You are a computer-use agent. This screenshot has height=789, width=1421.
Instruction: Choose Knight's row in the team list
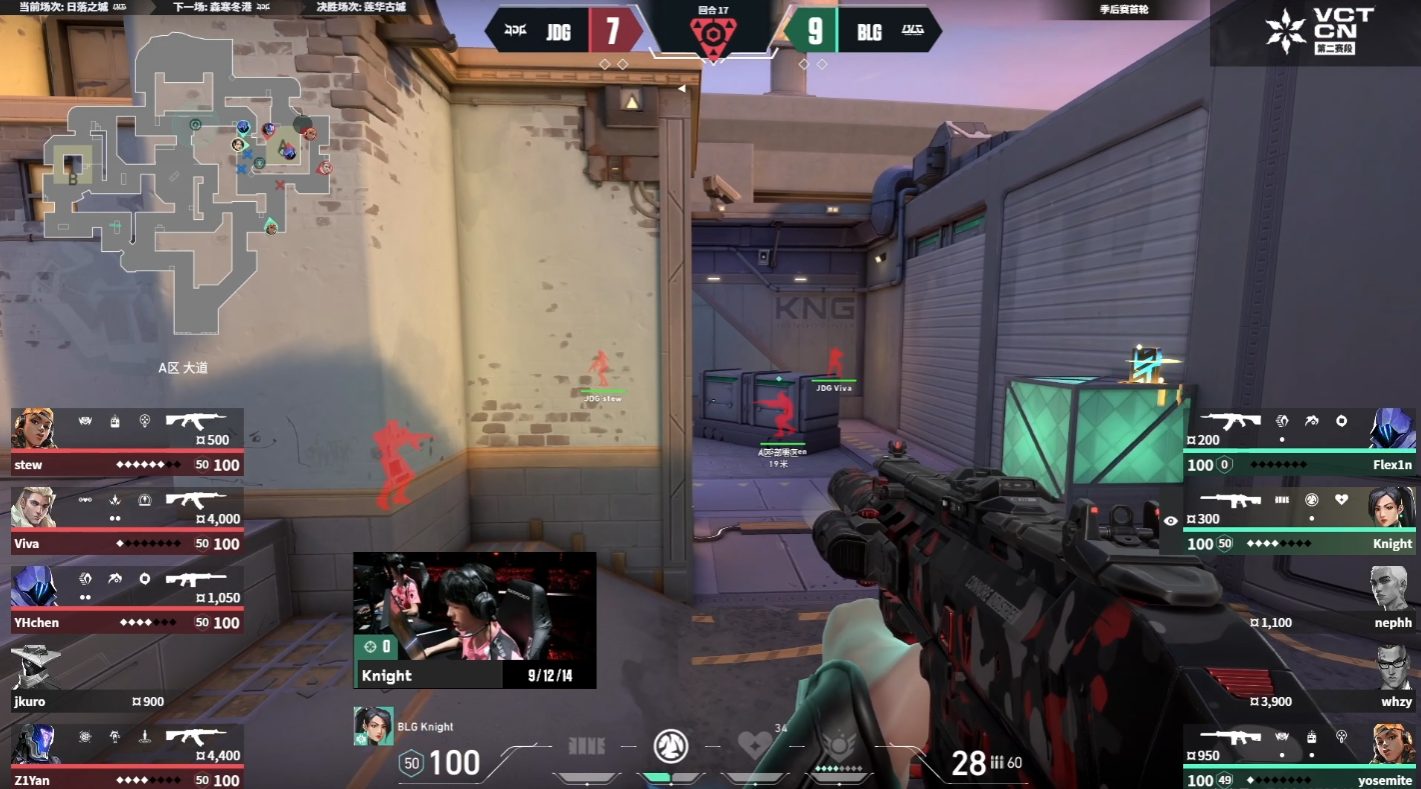tap(1300, 520)
